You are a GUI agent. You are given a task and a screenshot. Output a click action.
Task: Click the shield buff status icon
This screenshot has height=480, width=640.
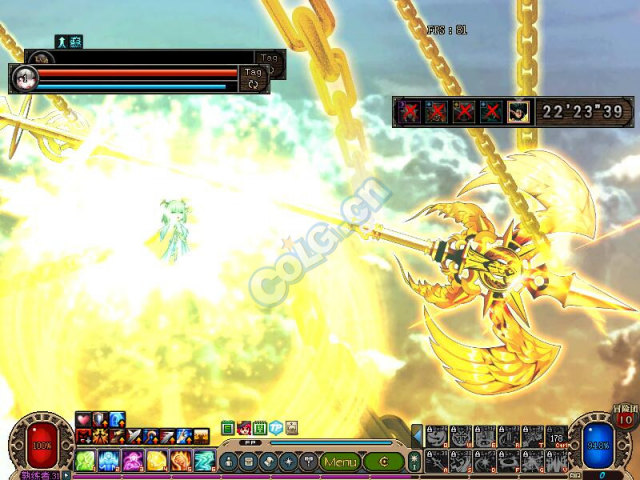tap(100, 419)
